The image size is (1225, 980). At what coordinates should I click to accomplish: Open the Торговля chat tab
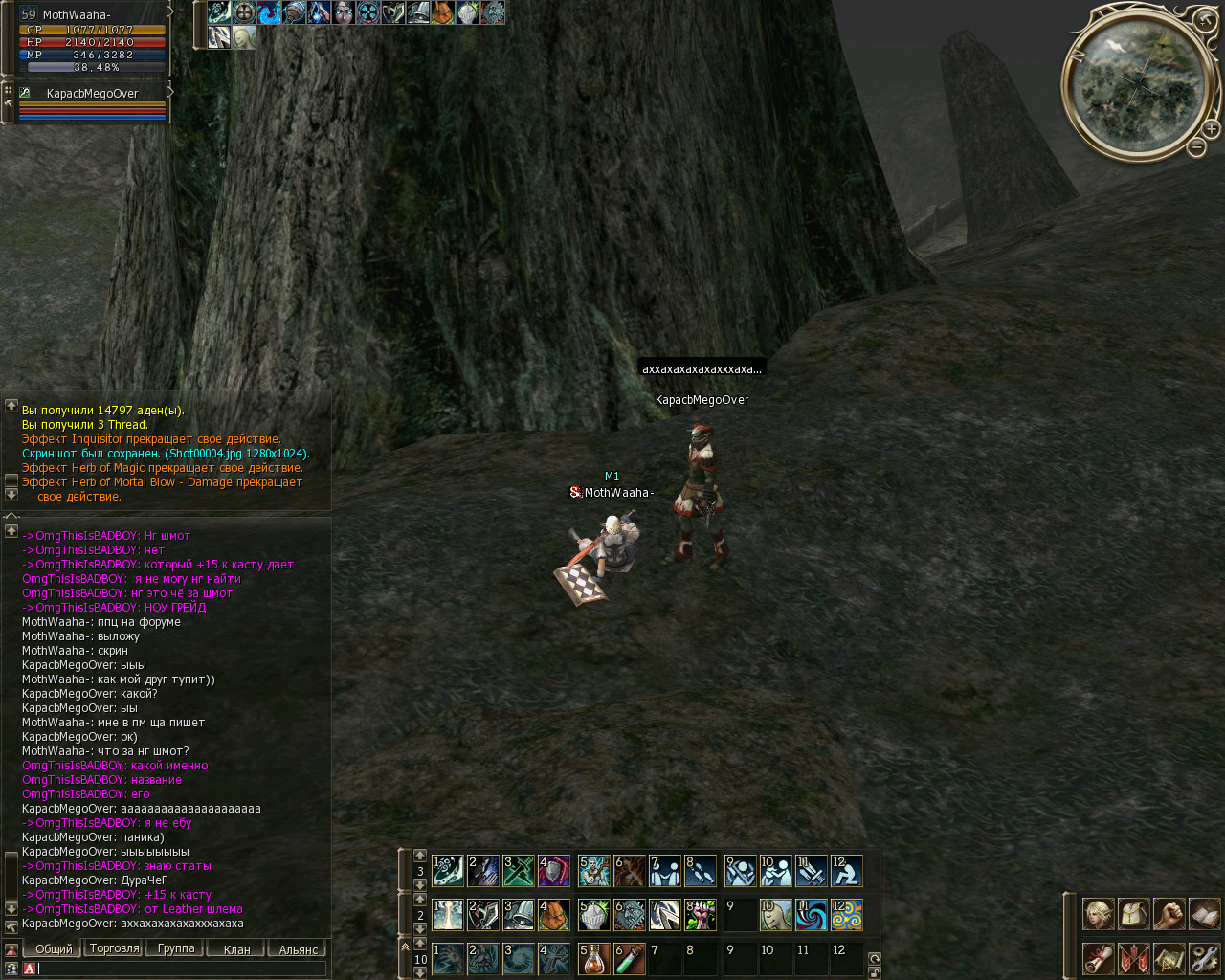point(114,948)
